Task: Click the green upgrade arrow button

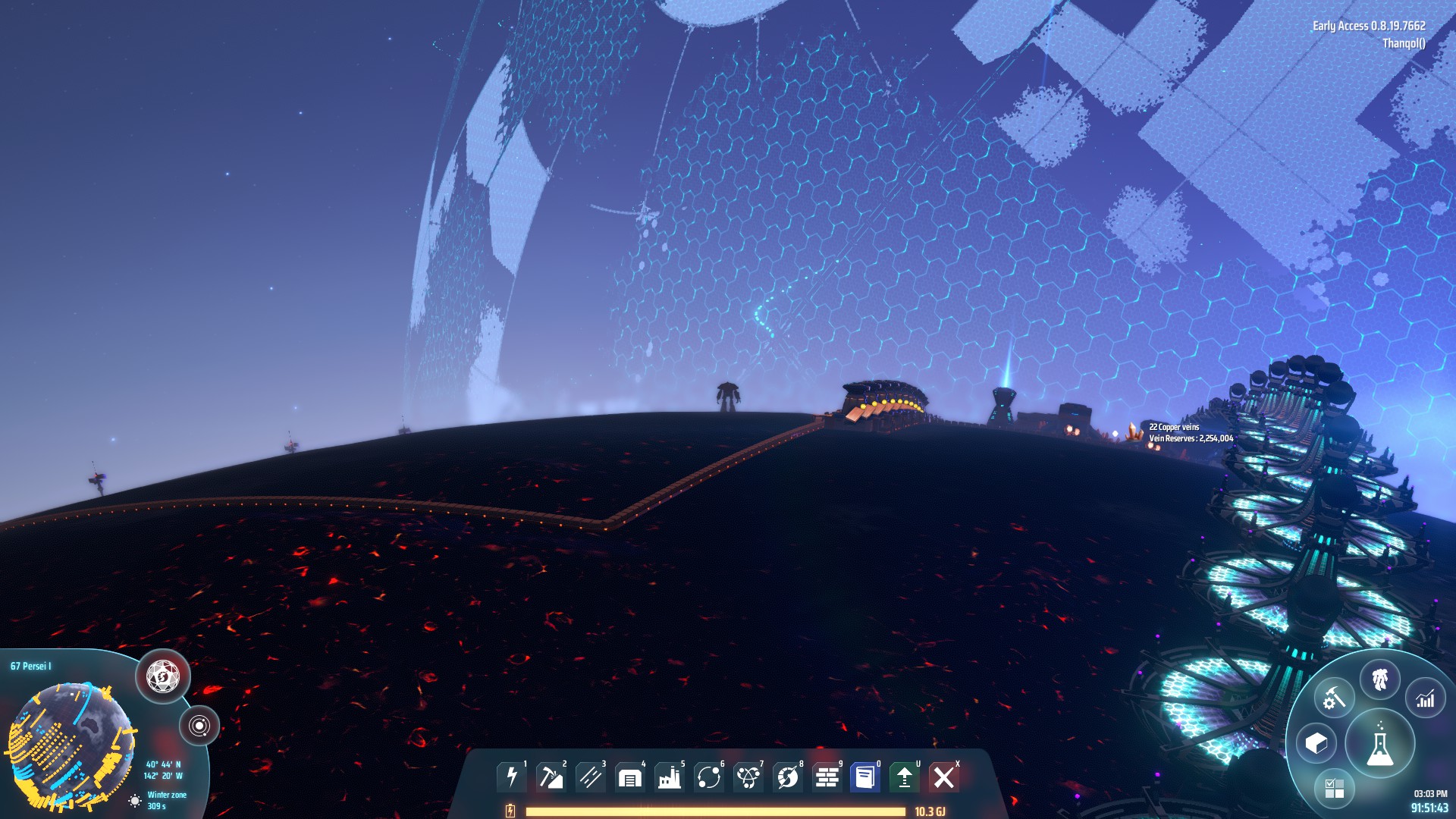Action: [x=904, y=777]
